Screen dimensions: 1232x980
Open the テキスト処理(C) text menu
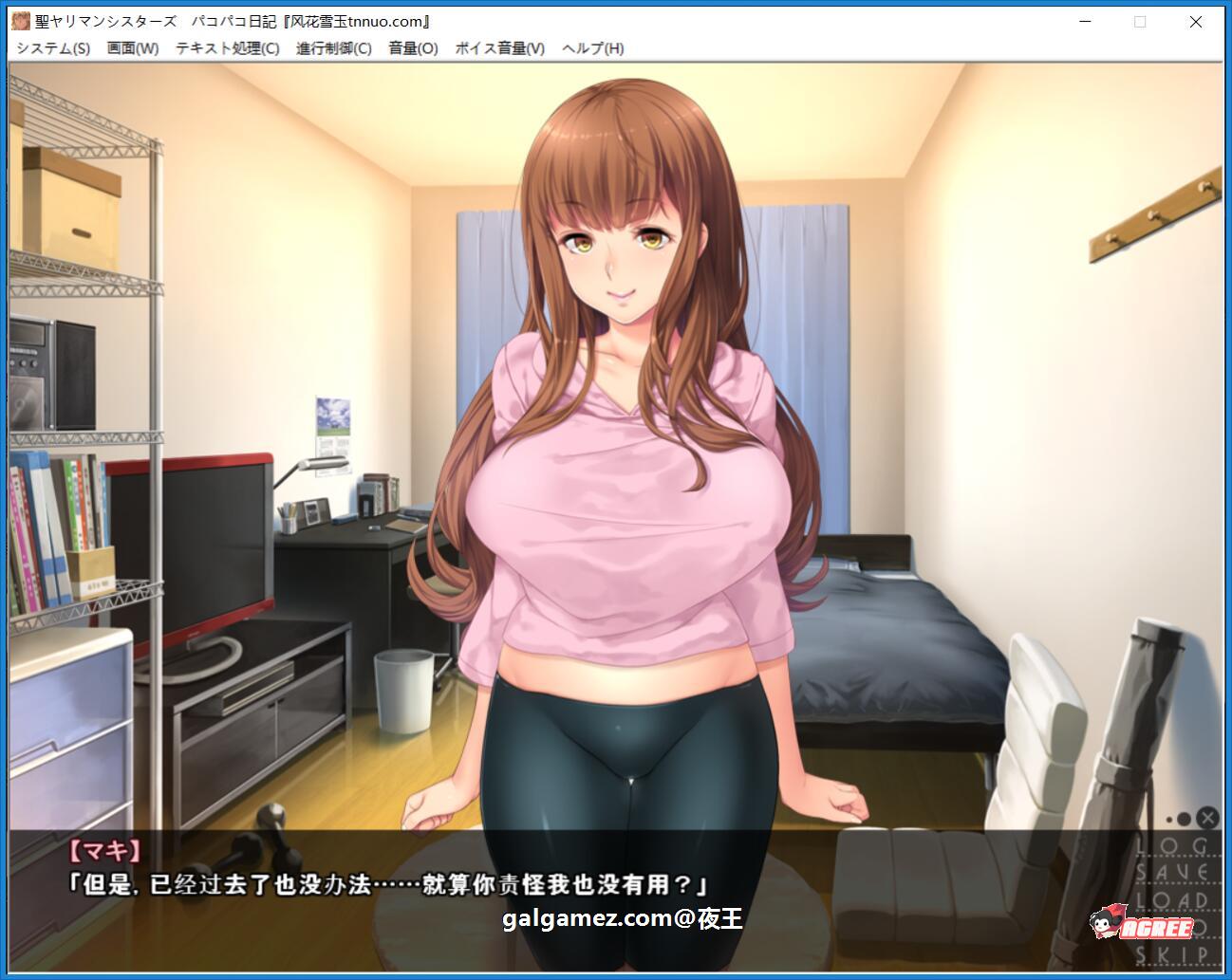[226, 47]
